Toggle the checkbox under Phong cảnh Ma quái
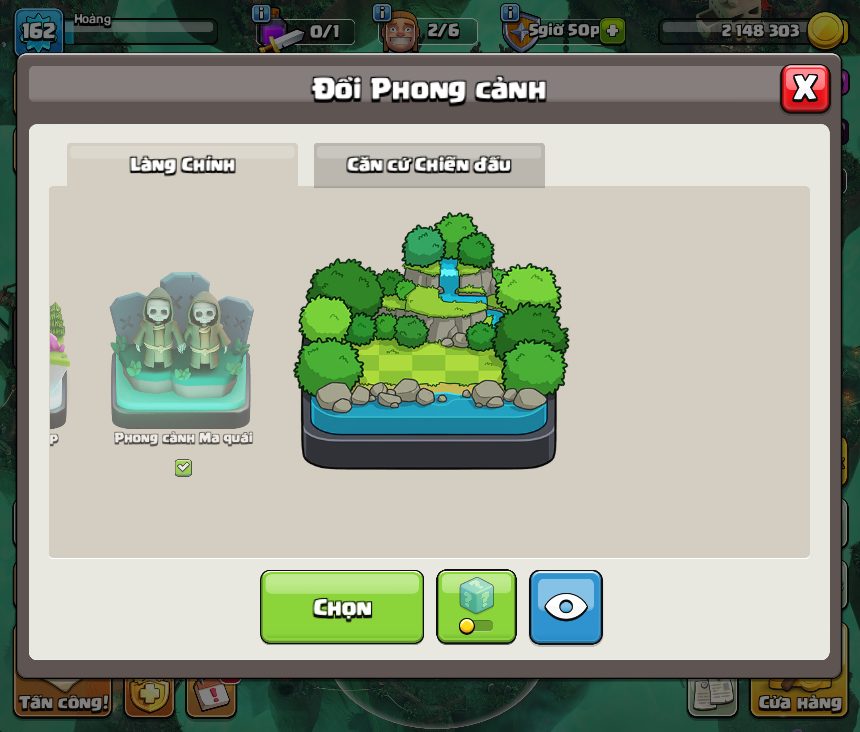 (183, 468)
